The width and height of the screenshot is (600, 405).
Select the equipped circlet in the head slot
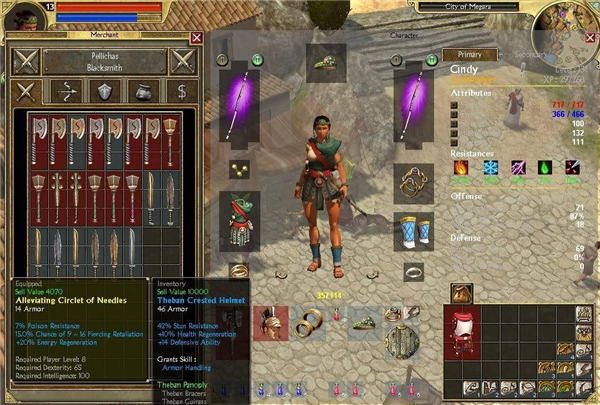click(x=326, y=63)
